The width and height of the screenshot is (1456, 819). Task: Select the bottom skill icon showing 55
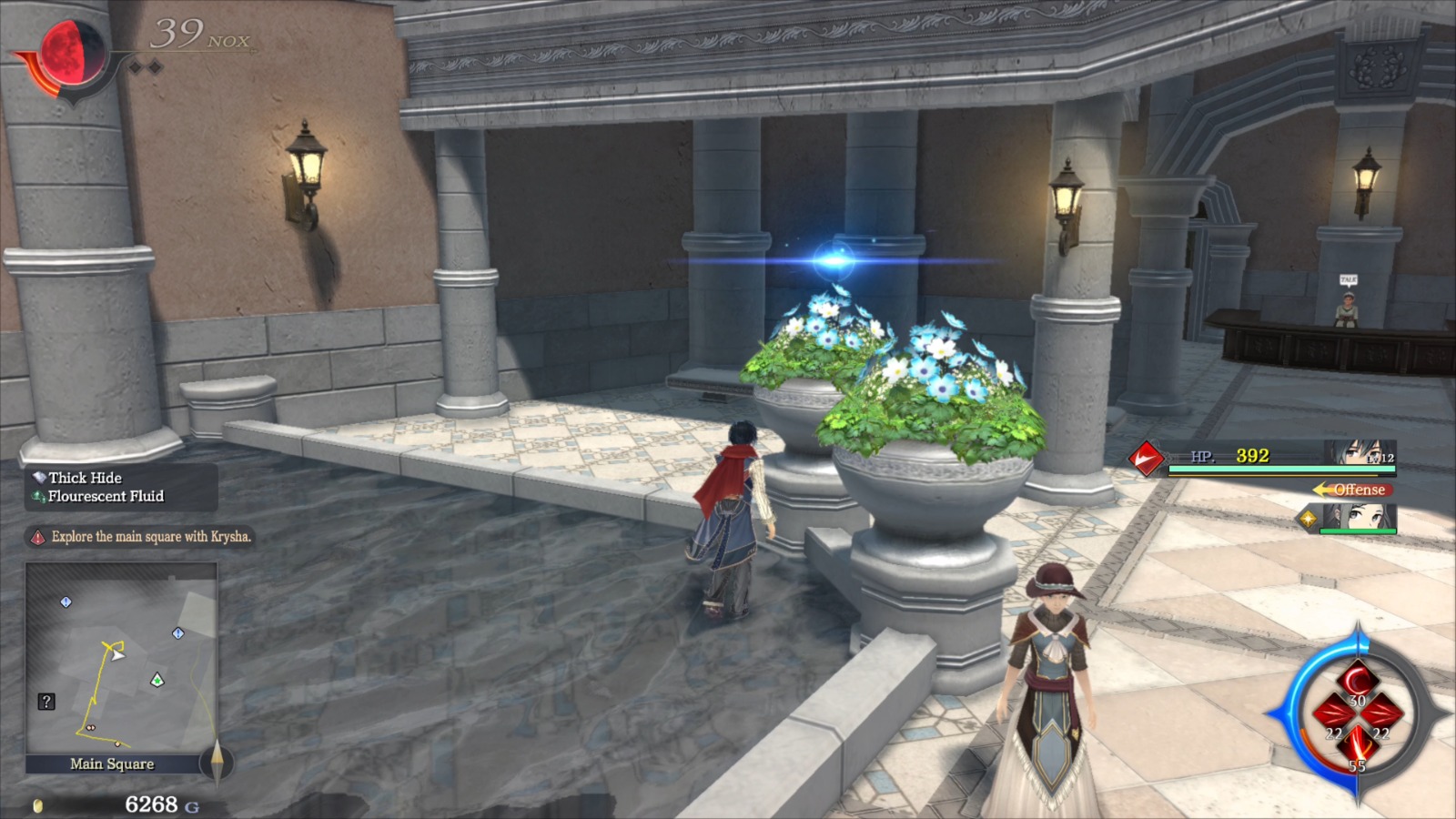click(x=1358, y=744)
